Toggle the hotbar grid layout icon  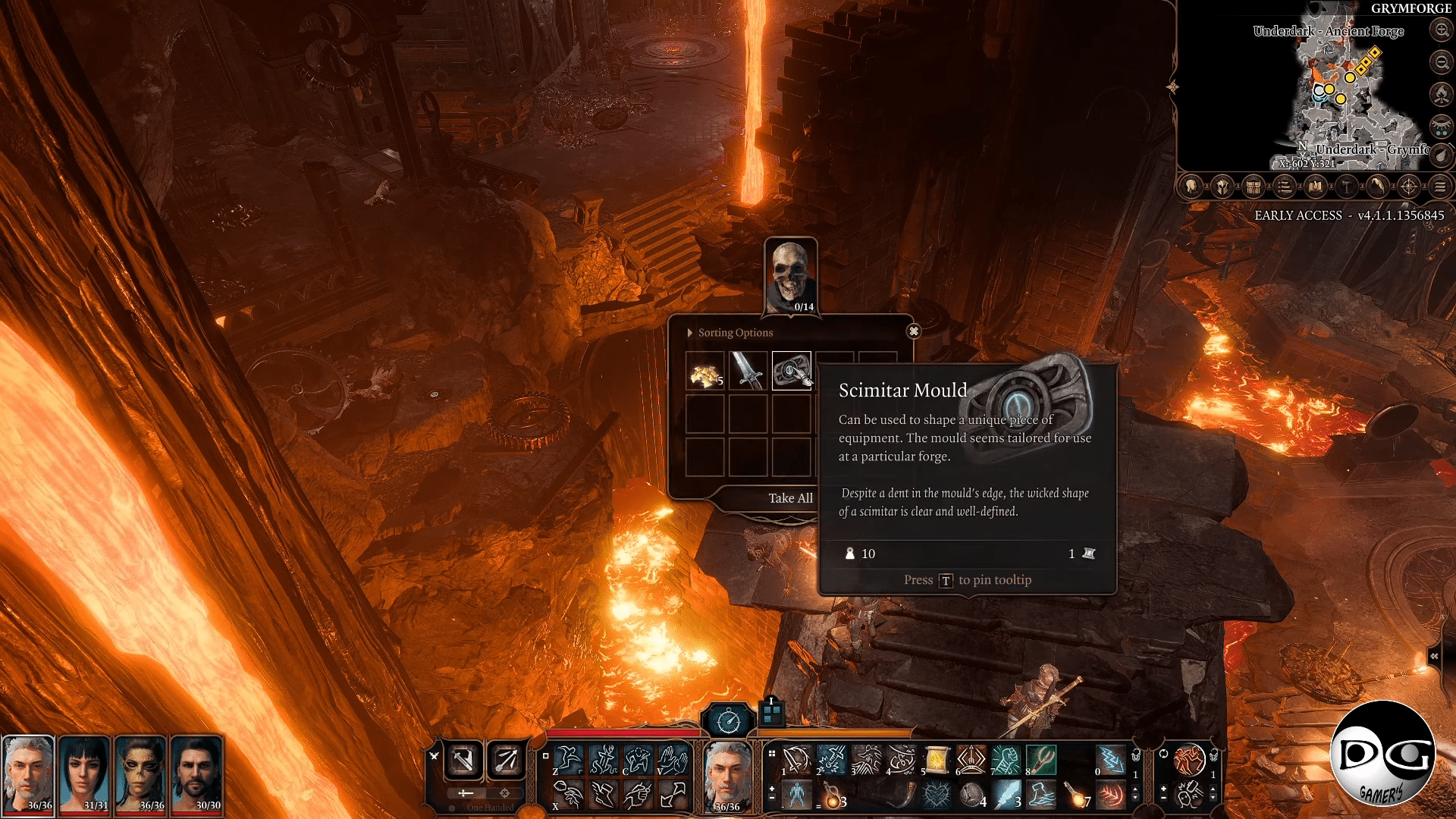pyautogui.click(x=771, y=753)
